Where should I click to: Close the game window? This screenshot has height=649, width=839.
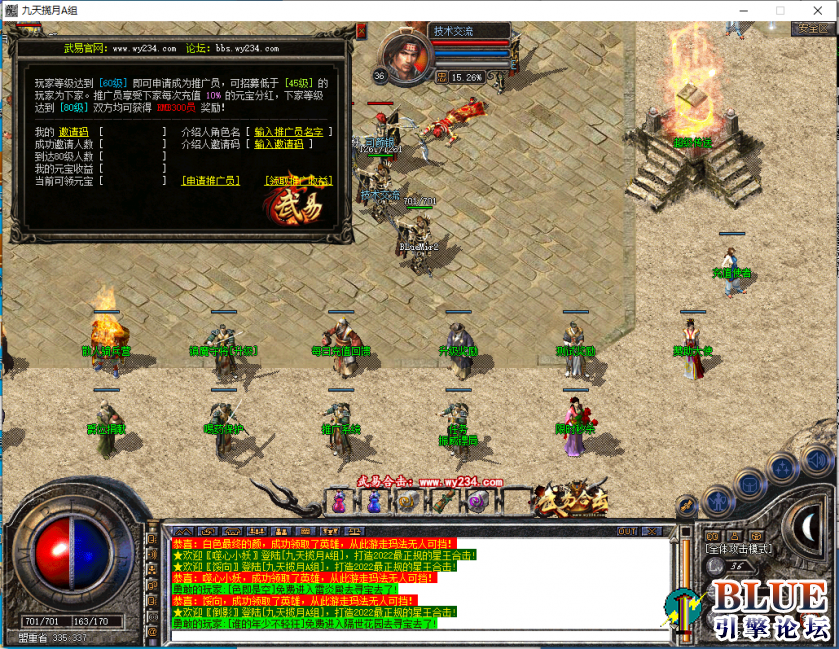click(x=820, y=9)
